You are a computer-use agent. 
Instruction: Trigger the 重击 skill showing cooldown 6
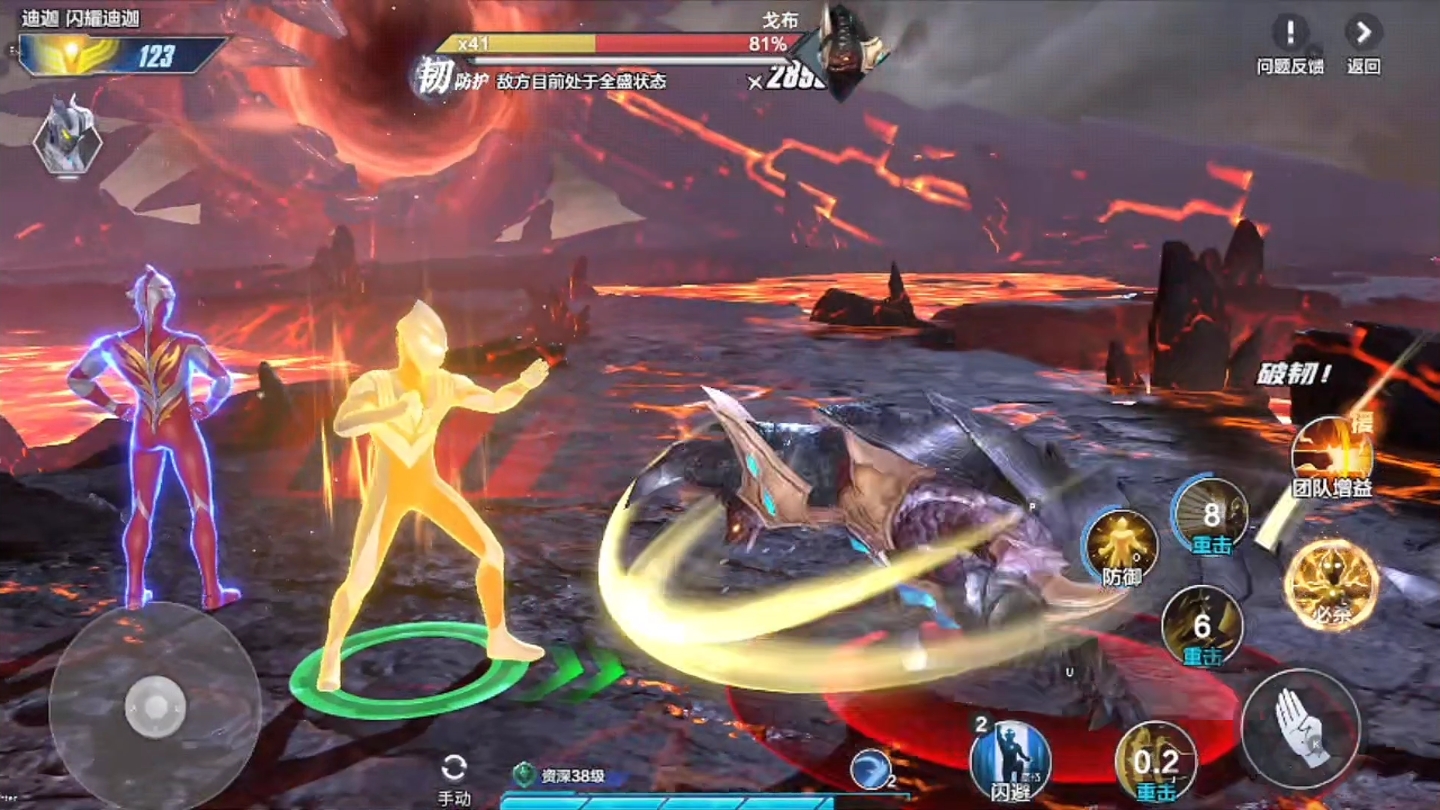click(1202, 625)
